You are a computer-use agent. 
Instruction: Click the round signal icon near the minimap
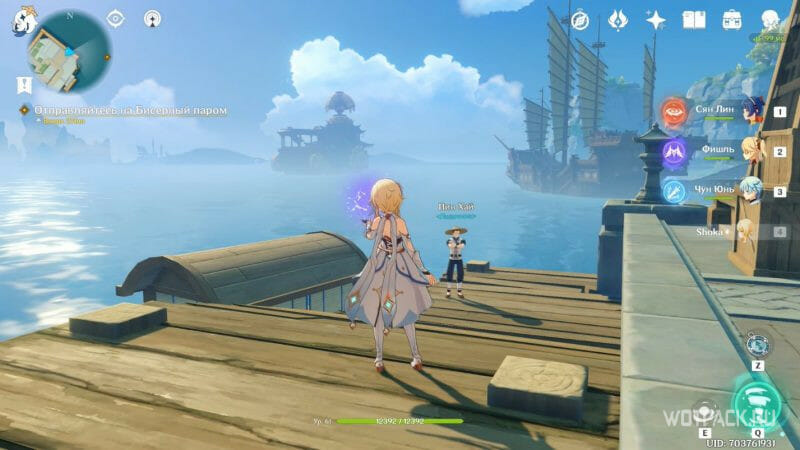(152, 18)
